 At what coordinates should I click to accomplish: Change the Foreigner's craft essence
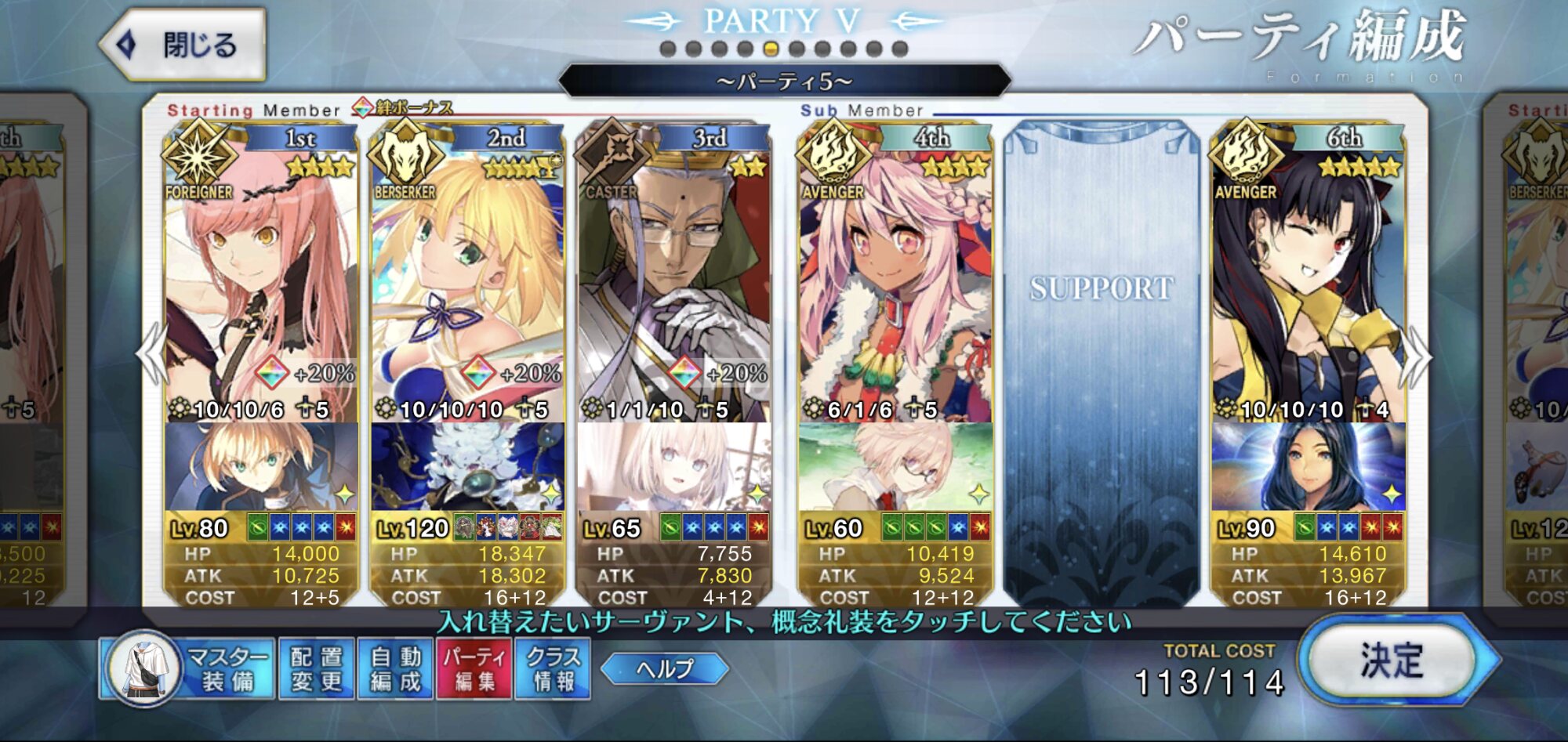(260, 467)
